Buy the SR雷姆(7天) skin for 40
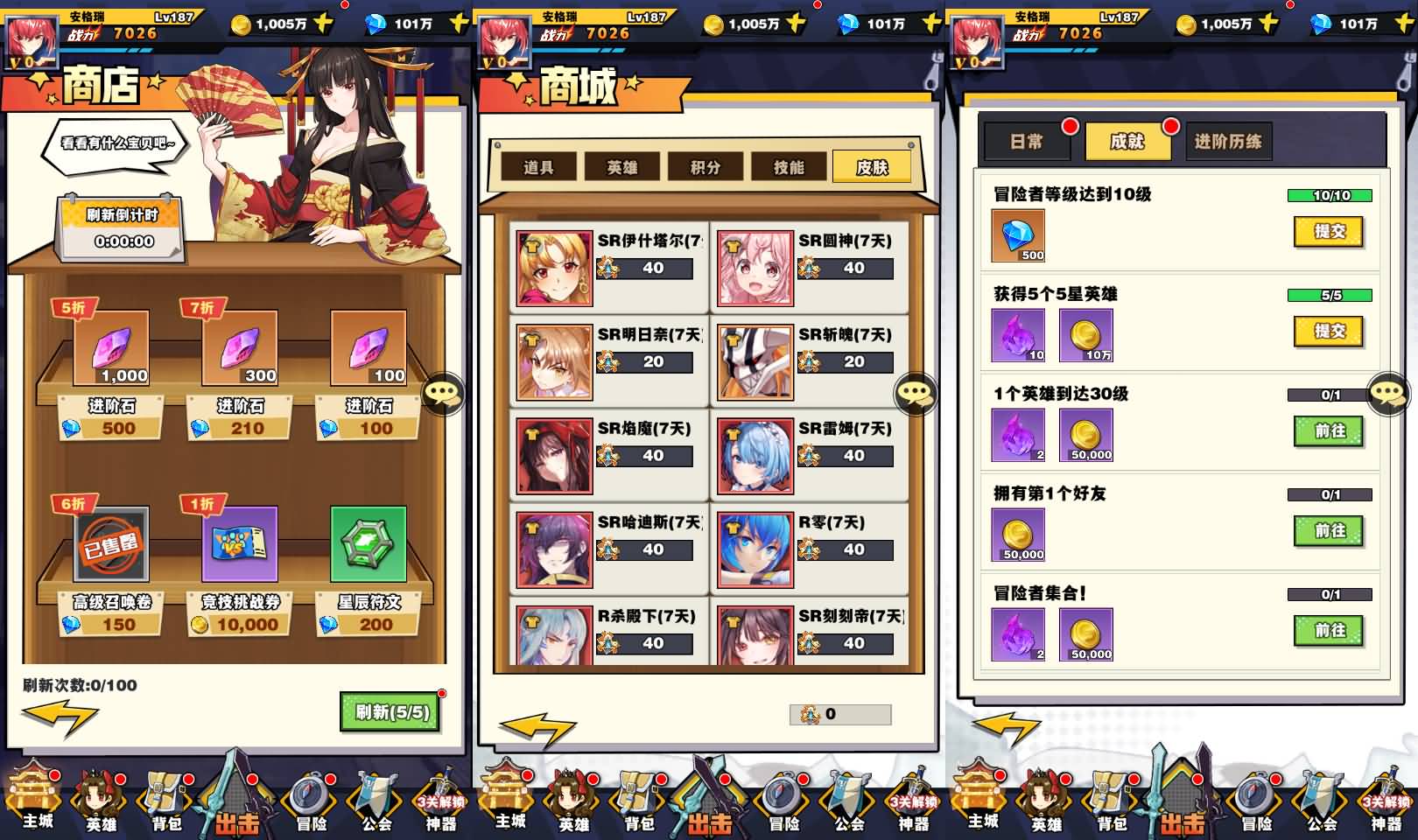The image size is (1418, 840). click(x=846, y=456)
